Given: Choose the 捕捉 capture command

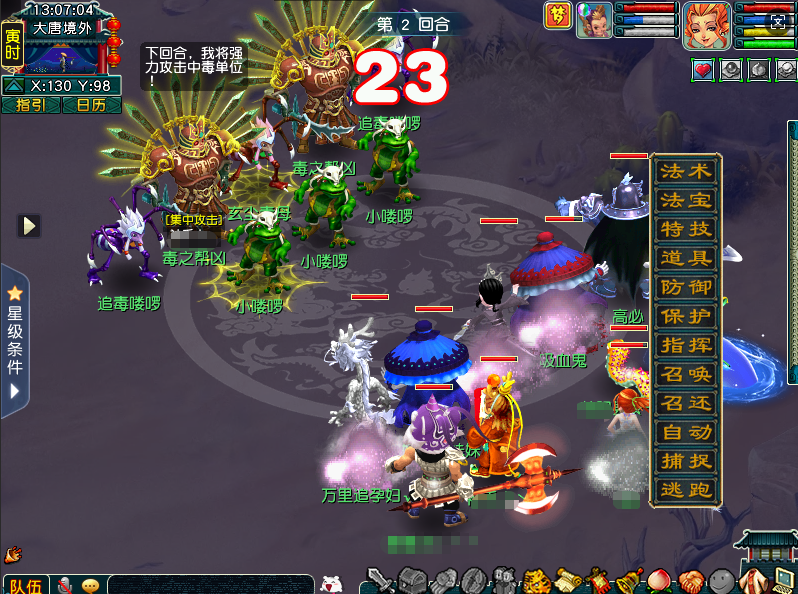Looking at the screenshot, I should pos(685,461).
